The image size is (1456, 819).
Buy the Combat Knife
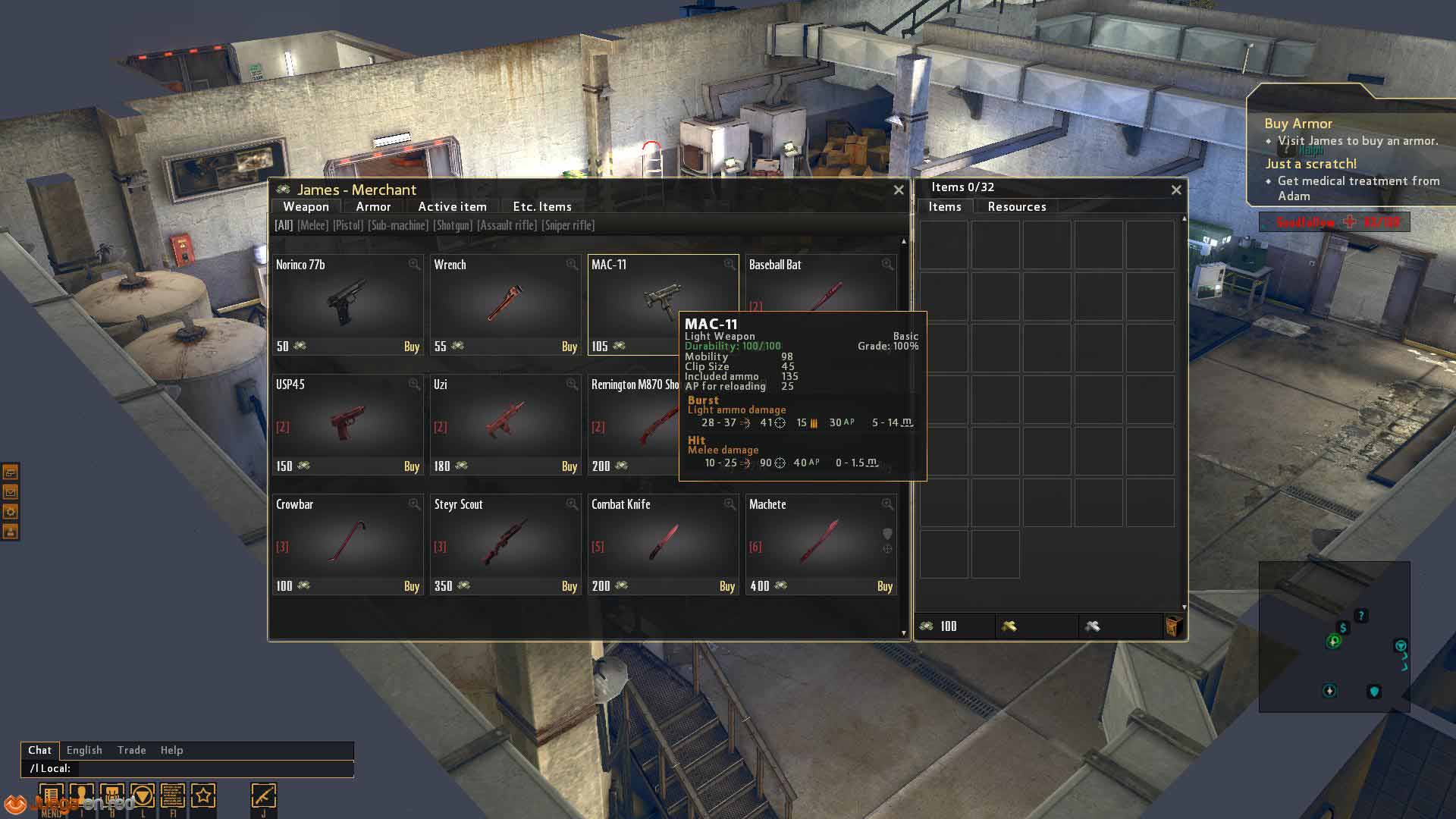tap(726, 586)
